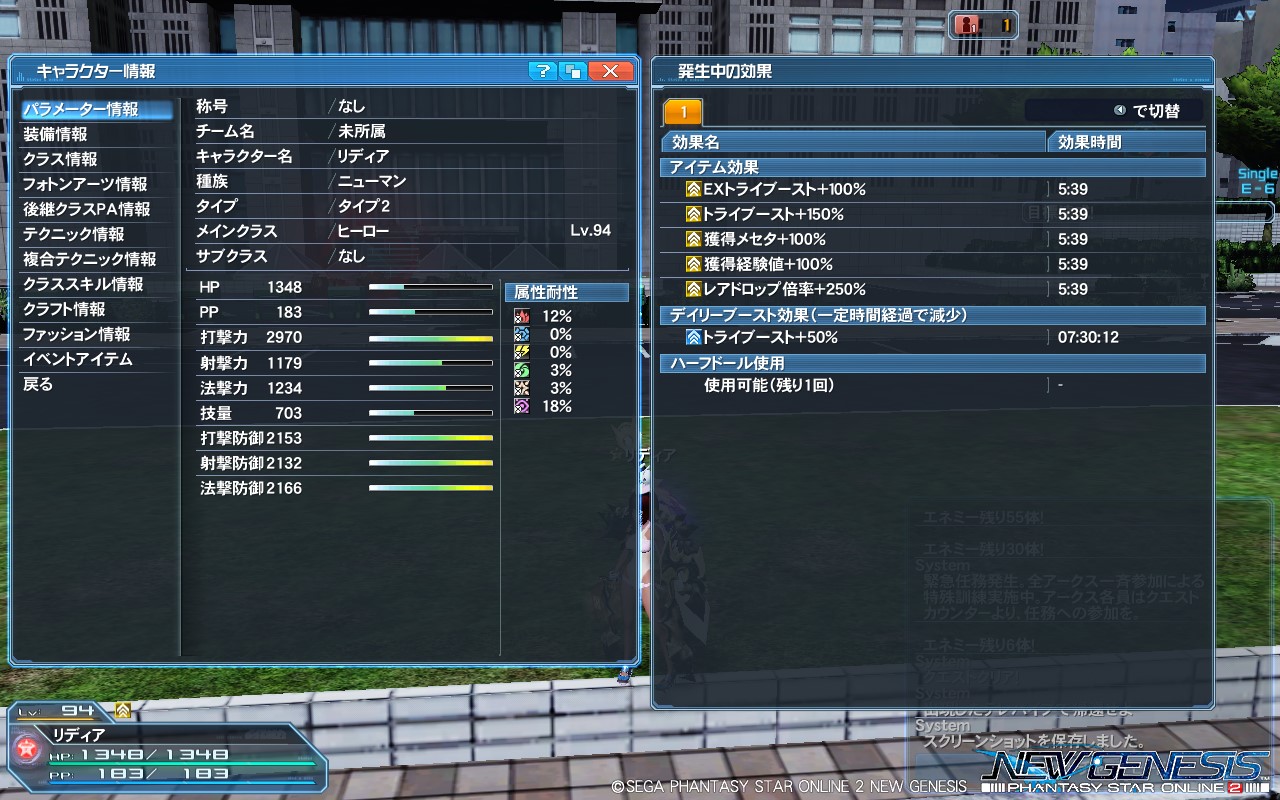1280x800 pixels.
Task: Switch to the orange tab 1 in effects window
Action: 685,111
